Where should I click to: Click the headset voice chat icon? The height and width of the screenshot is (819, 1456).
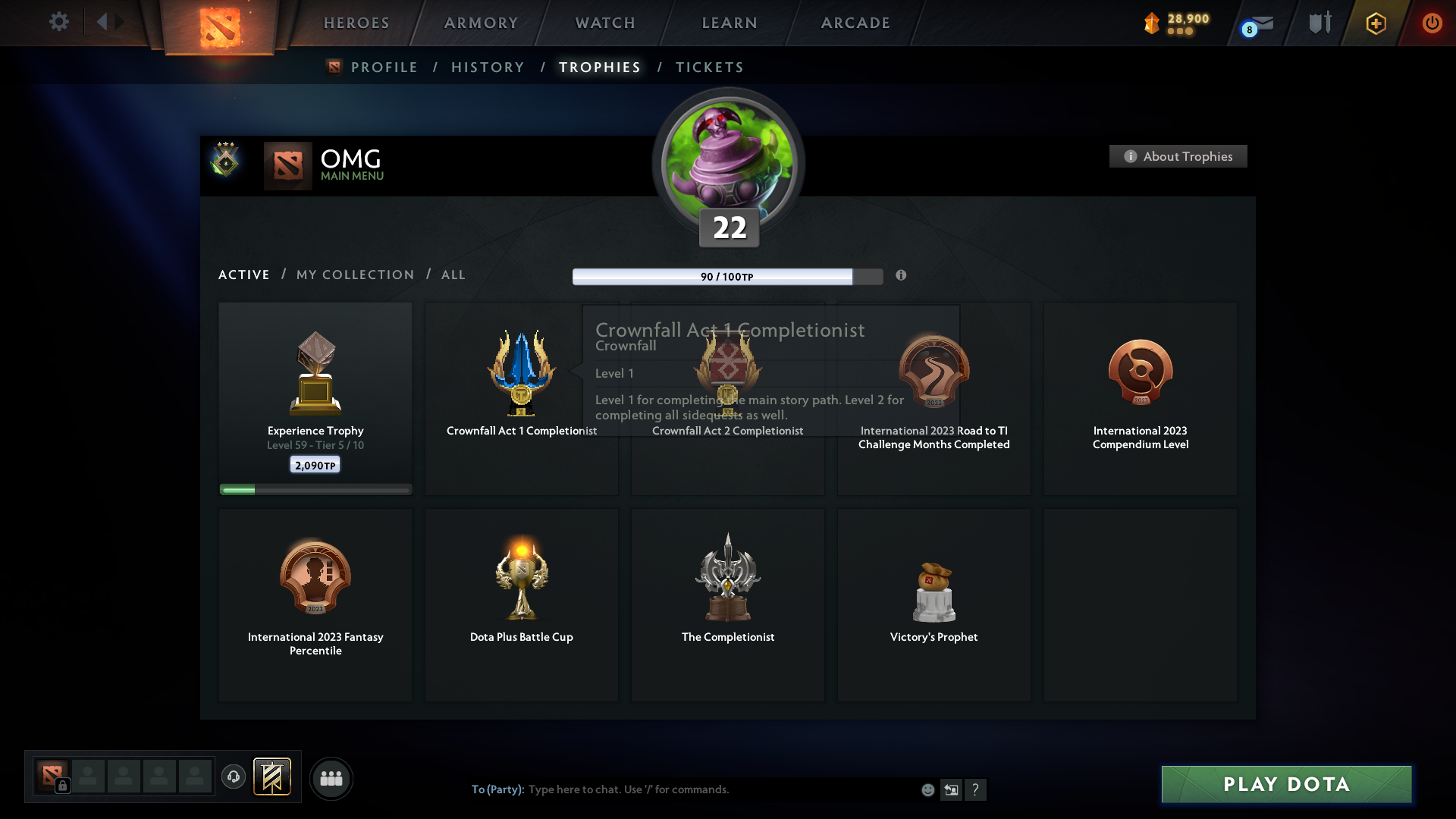(x=234, y=777)
